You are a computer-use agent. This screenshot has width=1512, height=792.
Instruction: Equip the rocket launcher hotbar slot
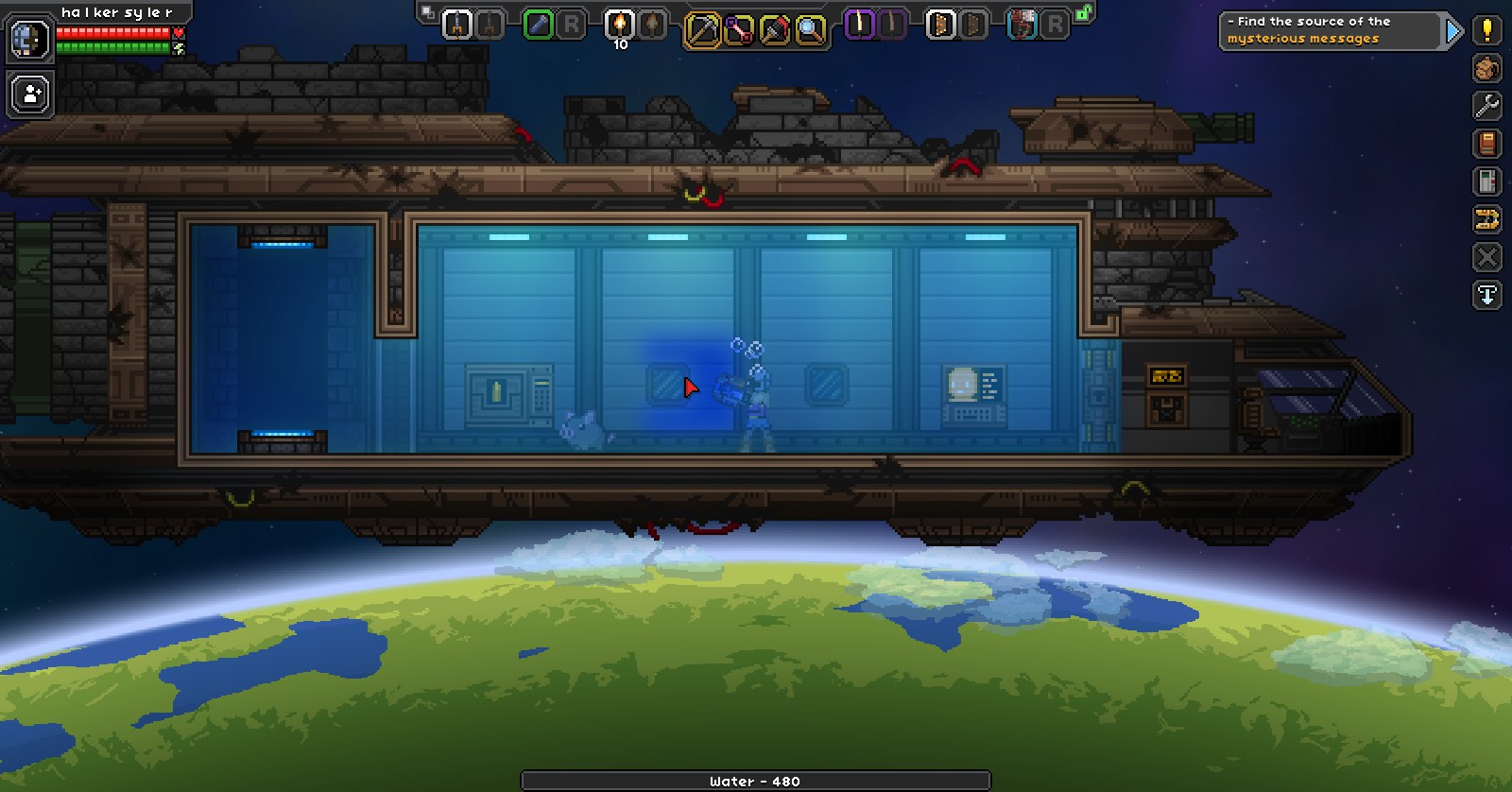click(458, 25)
